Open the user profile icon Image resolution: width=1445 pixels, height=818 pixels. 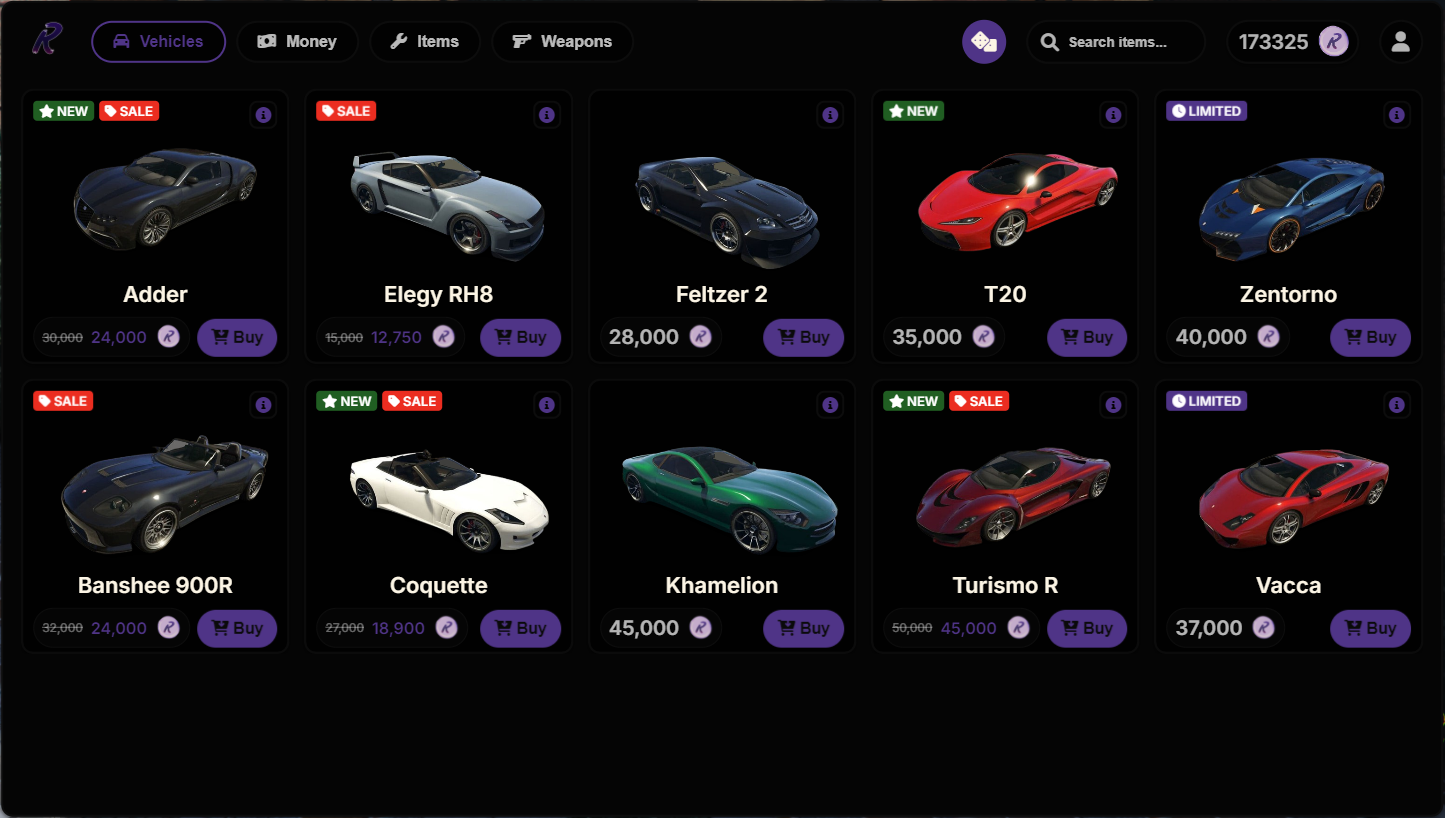click(1400, 42)
